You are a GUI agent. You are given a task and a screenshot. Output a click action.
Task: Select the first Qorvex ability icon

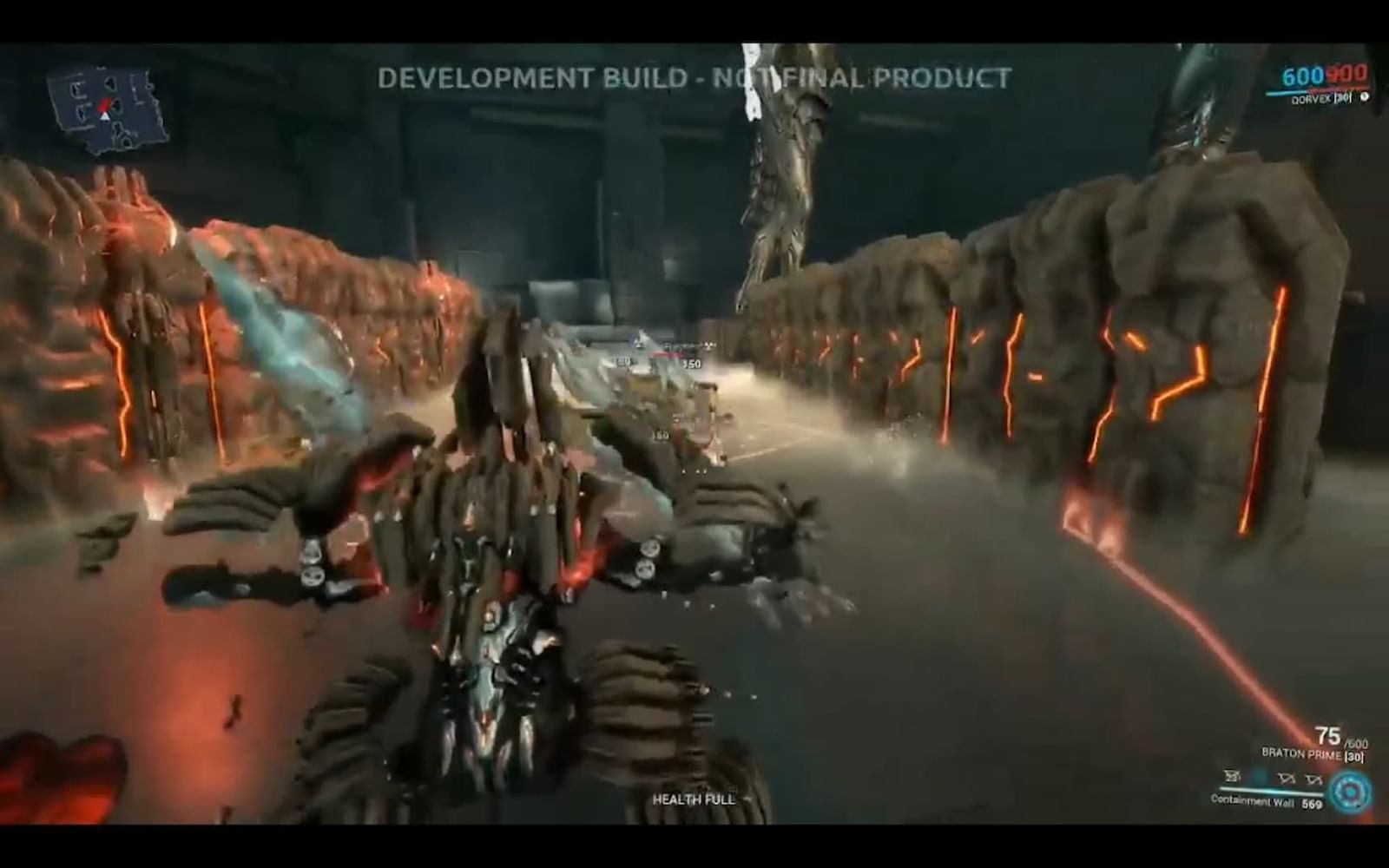[x=1231, y=777]
